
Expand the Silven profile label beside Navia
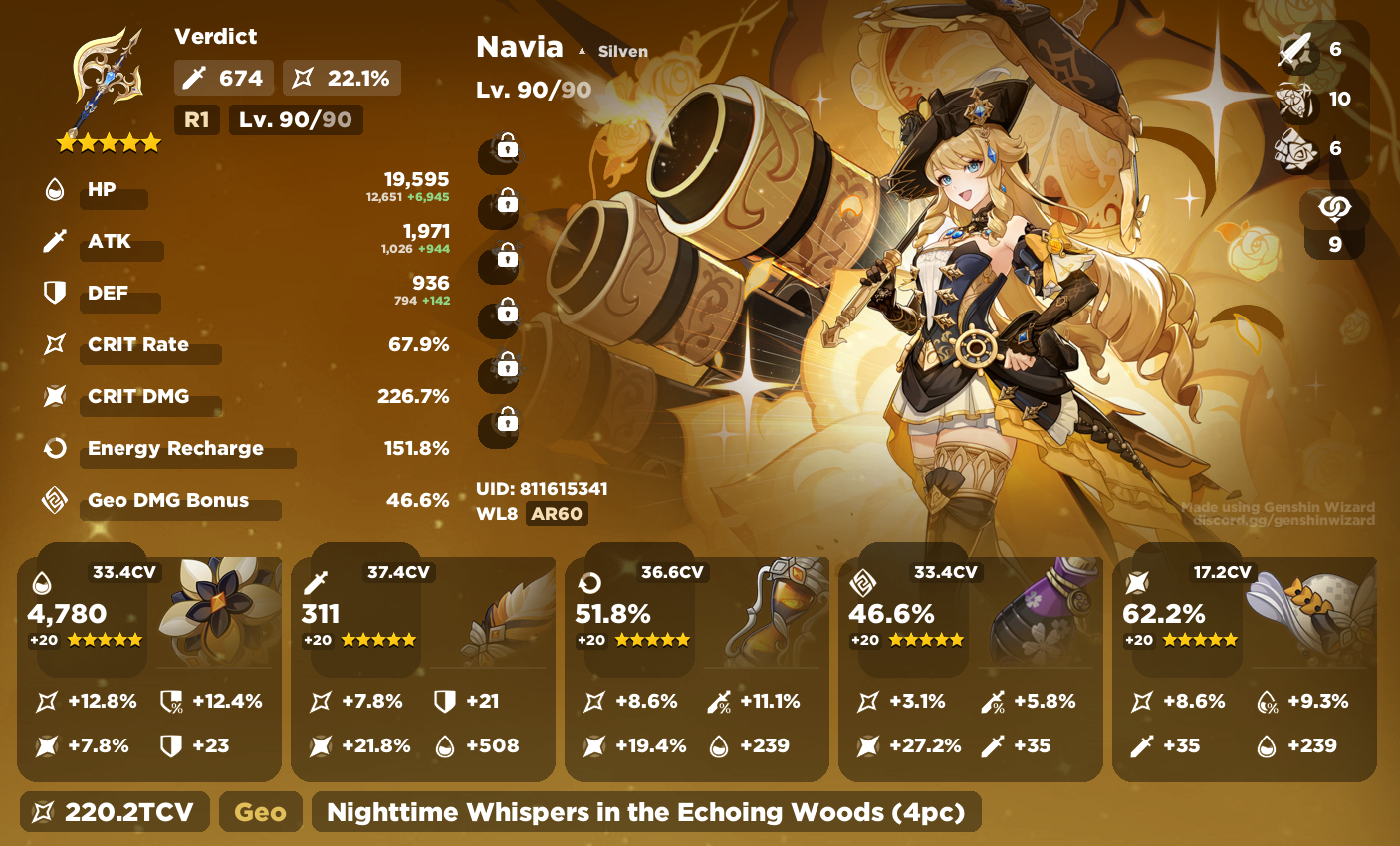[x=622, y=51]
